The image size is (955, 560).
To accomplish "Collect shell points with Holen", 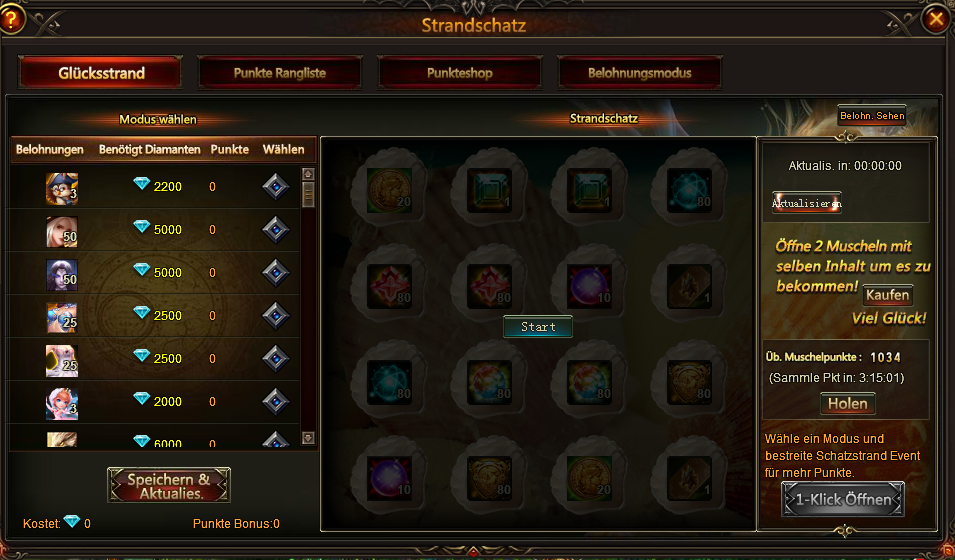I will [x=847, y=404].
